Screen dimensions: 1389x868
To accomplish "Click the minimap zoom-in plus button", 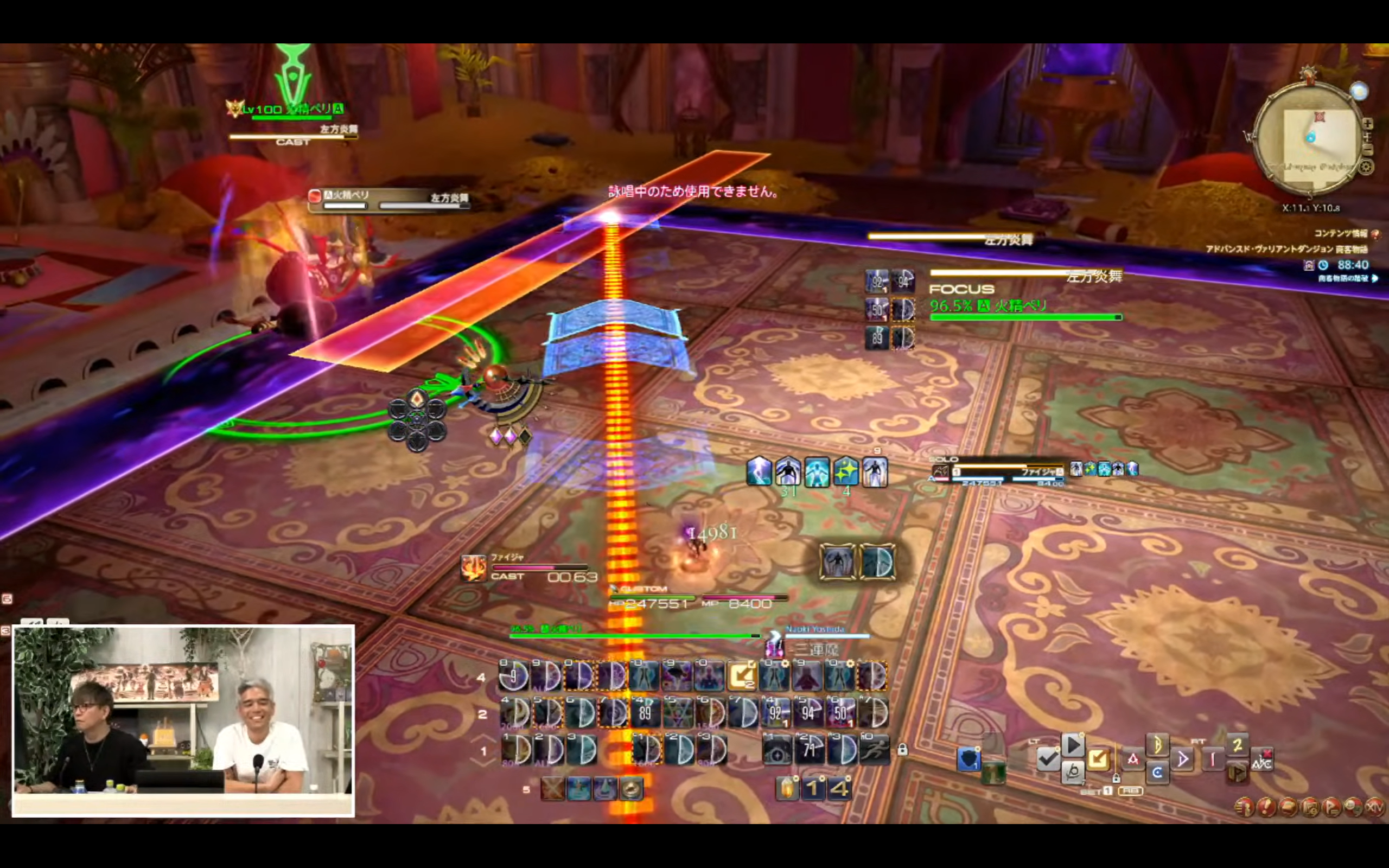I will pyautogui.click(x=1367, y=124).
